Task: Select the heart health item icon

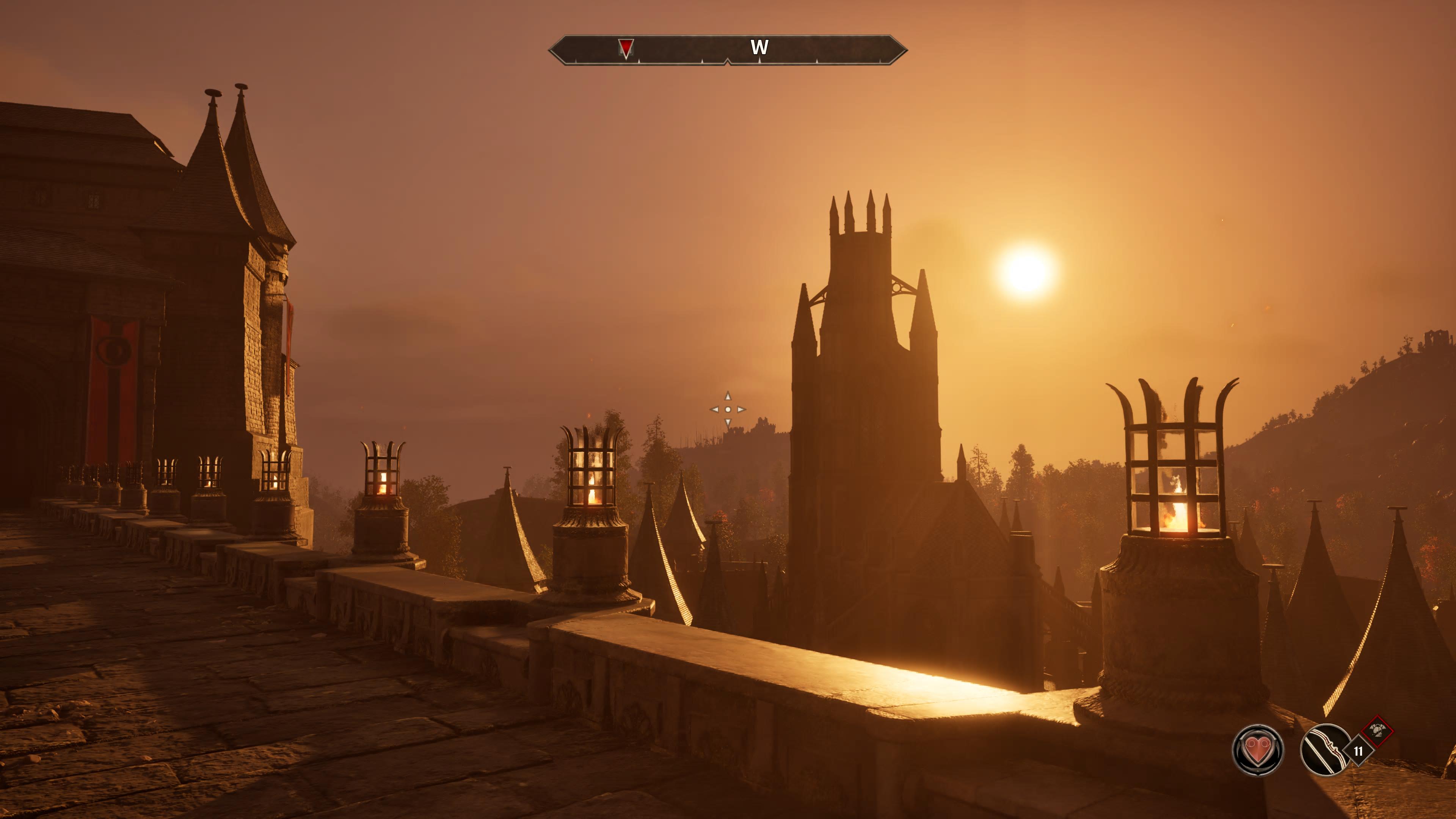Action: click(x=1258, y=750)
